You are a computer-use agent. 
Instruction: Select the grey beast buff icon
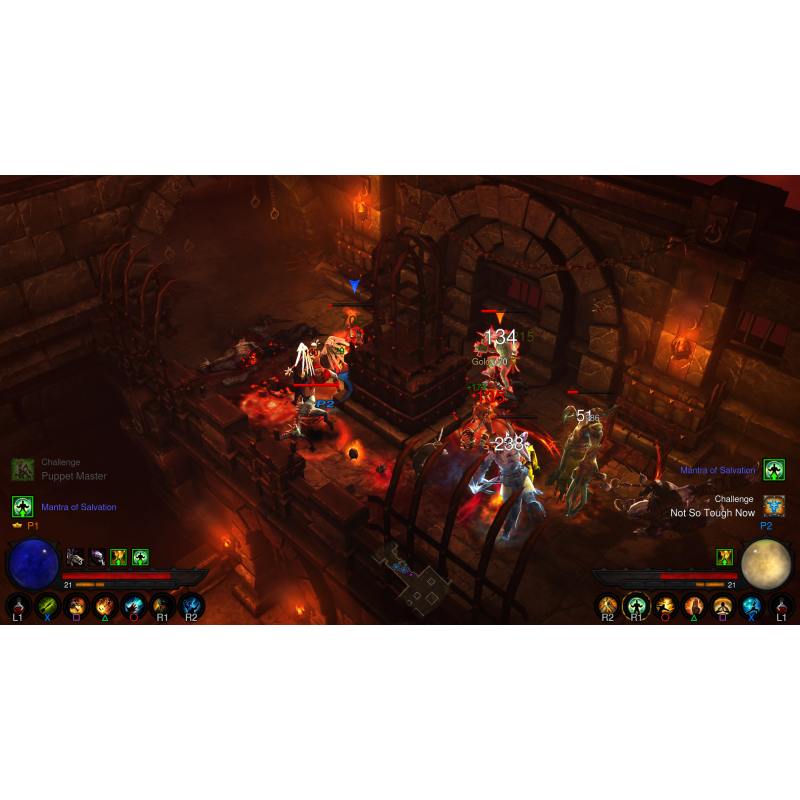coord(75,557)
